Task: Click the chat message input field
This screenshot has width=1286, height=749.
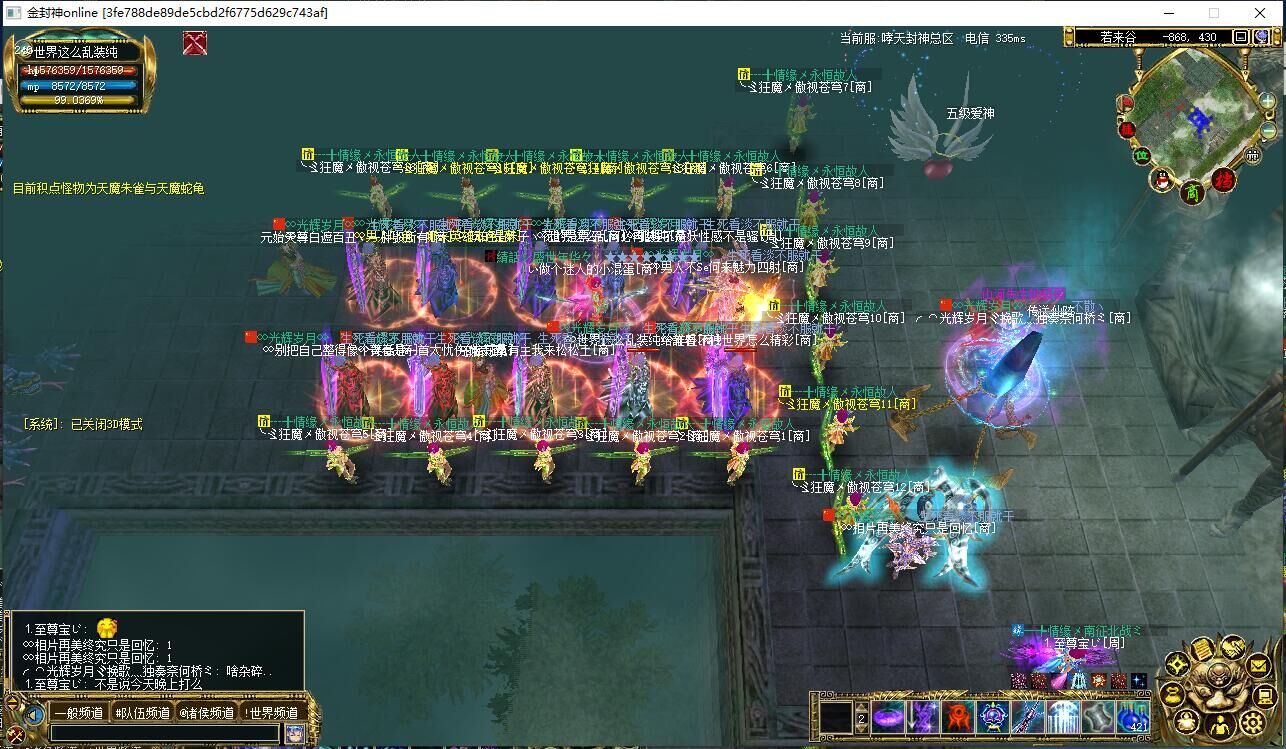Action: (x=164, y=733)
